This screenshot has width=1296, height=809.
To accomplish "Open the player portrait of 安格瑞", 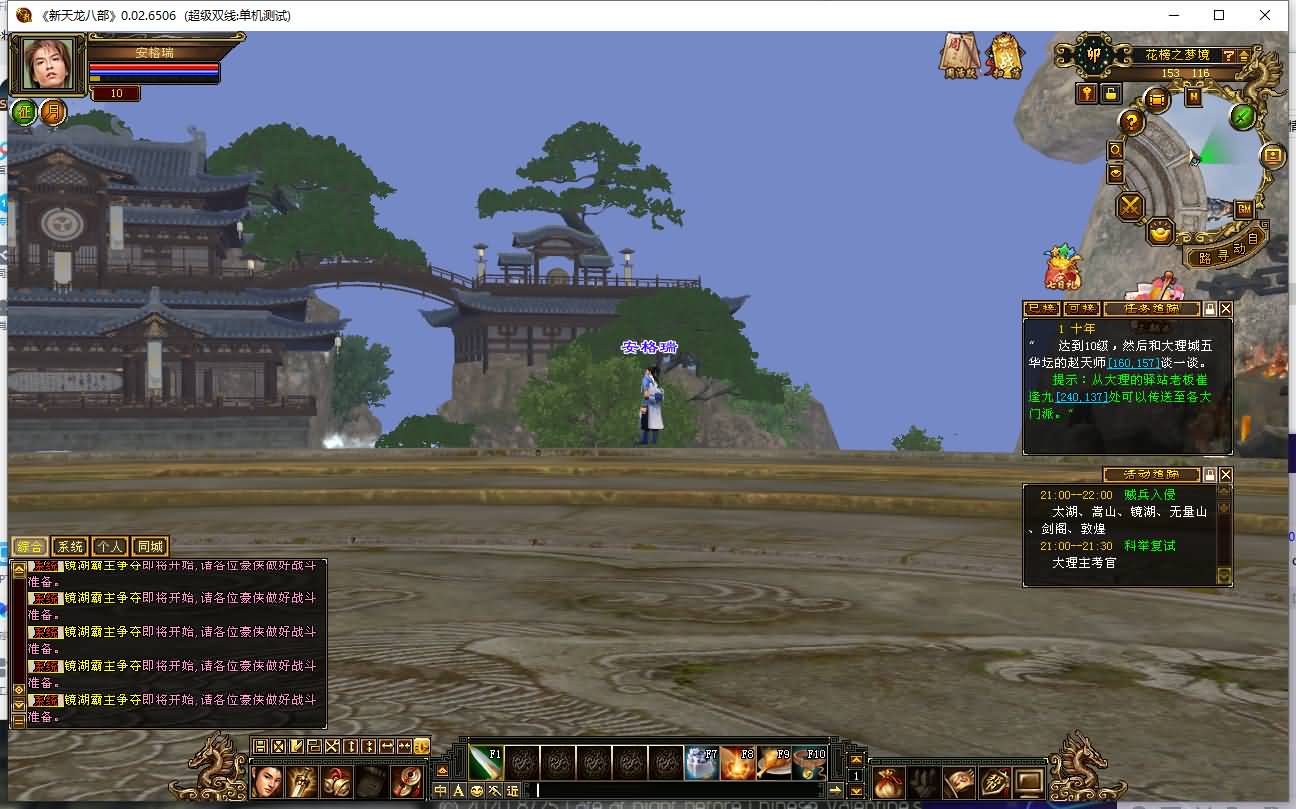I will (47, 65).
